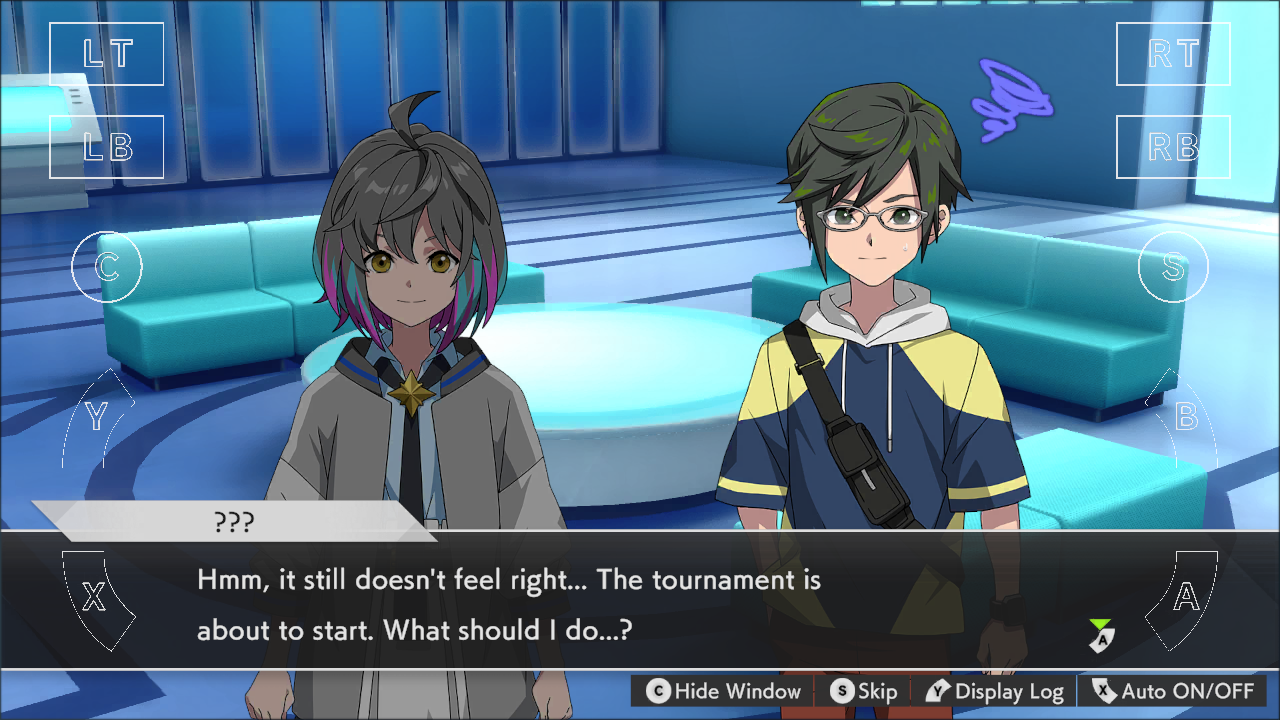Open the Display Log
Viewport: 1280px width, 720px height.
coord(995,691)
